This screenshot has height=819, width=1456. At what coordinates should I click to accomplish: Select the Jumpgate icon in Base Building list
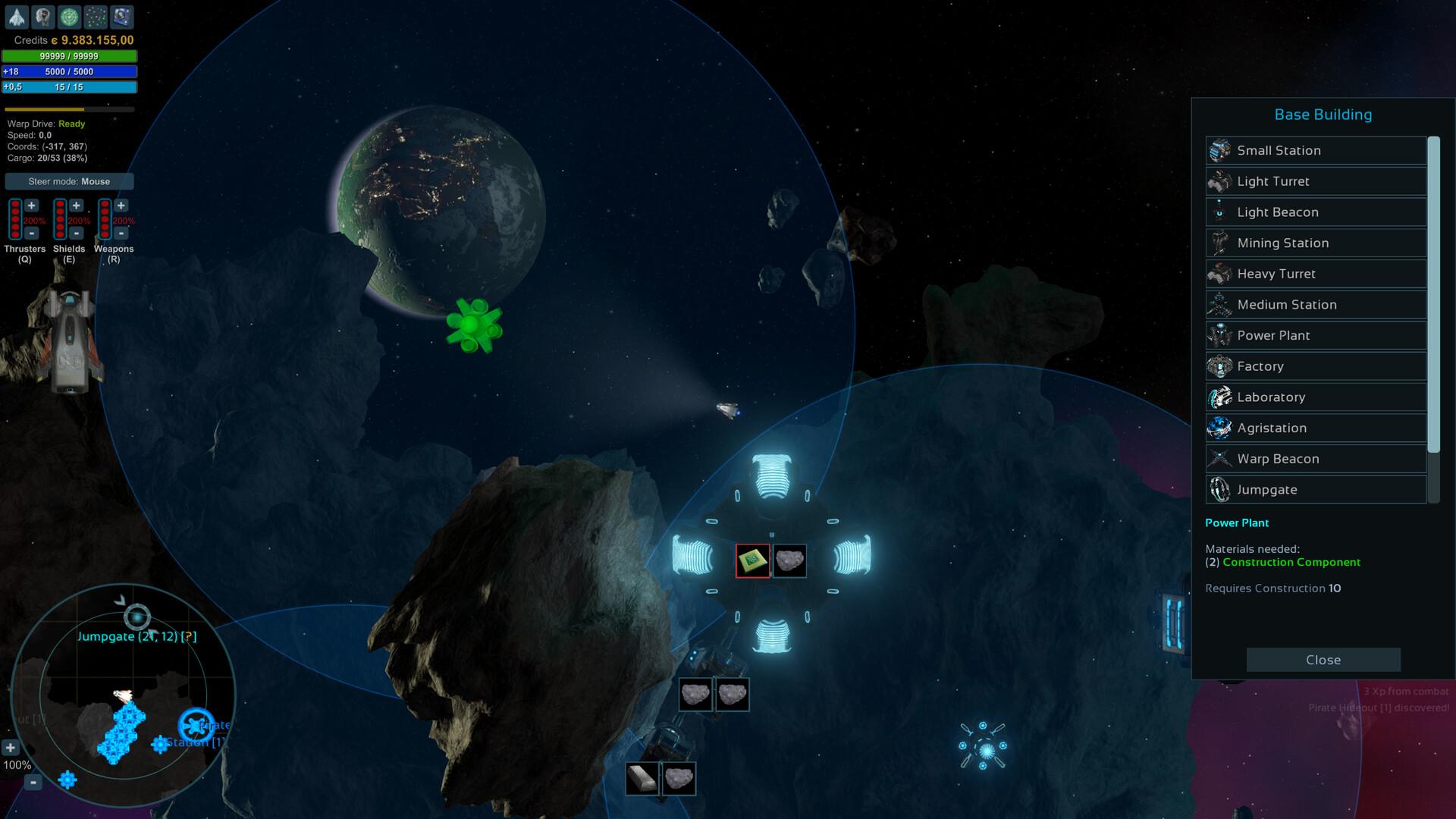click(1220, 489)
